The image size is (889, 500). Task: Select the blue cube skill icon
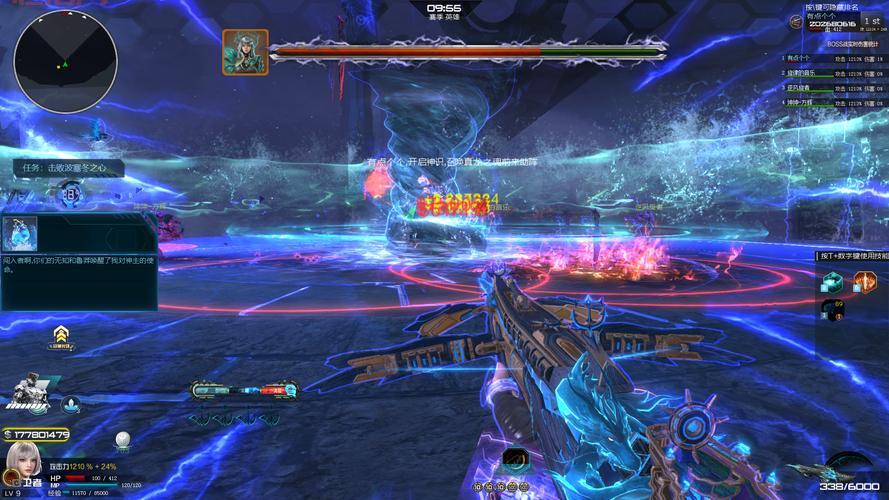pyautogui.click(x=833, y=282)
